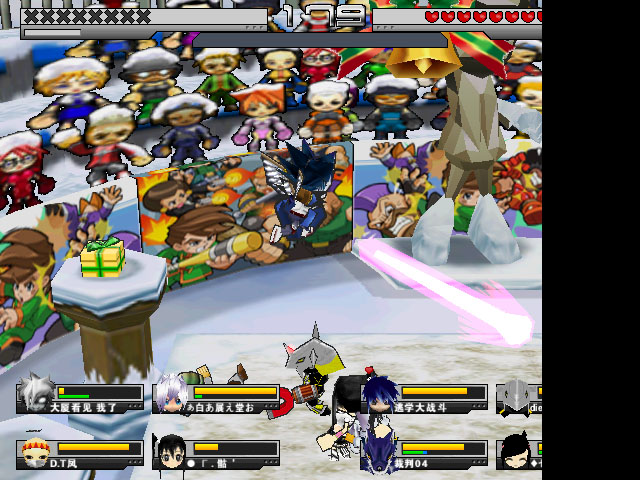Select the 裁判04 player panel

[425, 453]
